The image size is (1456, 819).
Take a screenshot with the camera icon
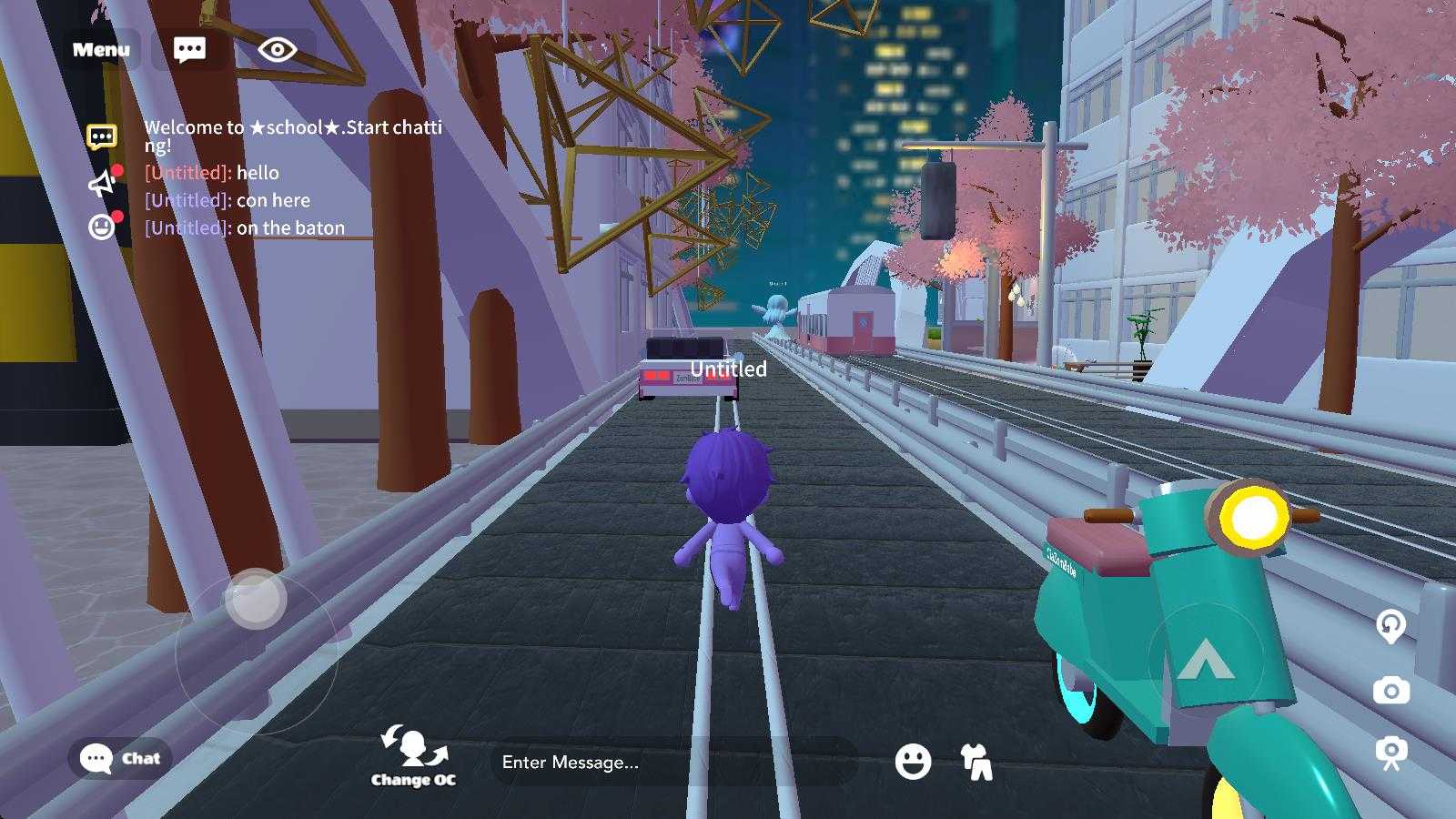1390,691
